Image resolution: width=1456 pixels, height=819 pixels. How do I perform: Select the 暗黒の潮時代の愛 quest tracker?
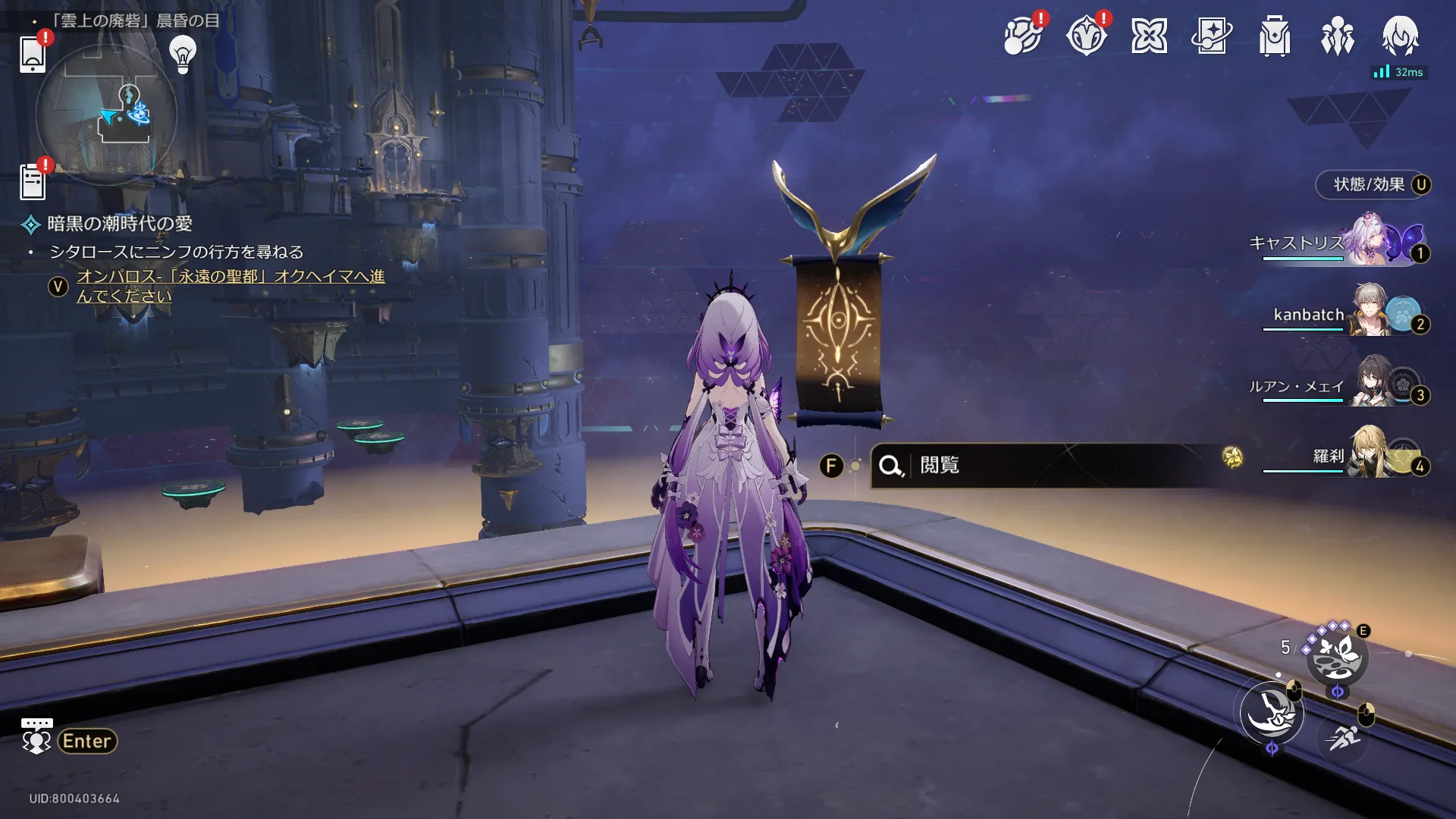click(x=119, y=224)
